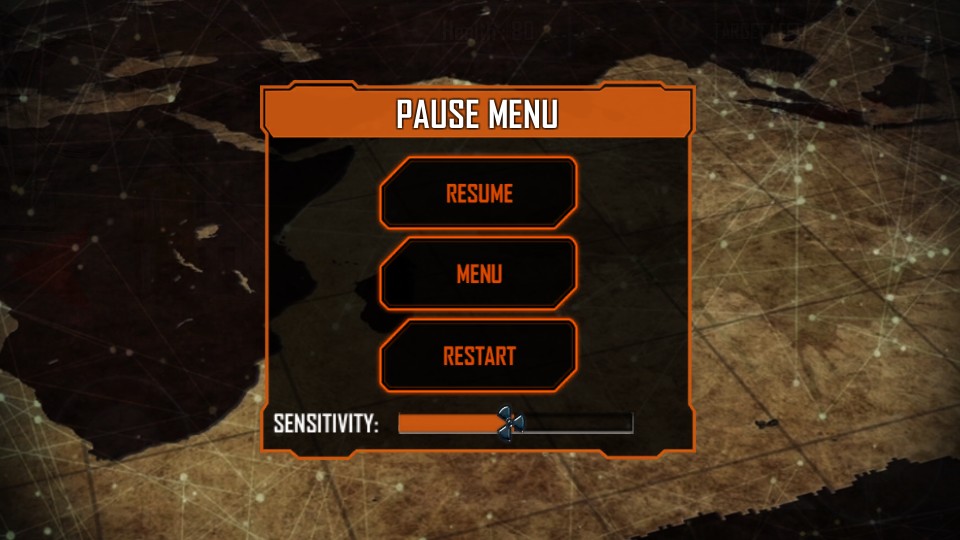Image resolution: width=960 pixels, height=540 pixels.
Task: Return to the main Menu
Action: (x=479, y=274)
